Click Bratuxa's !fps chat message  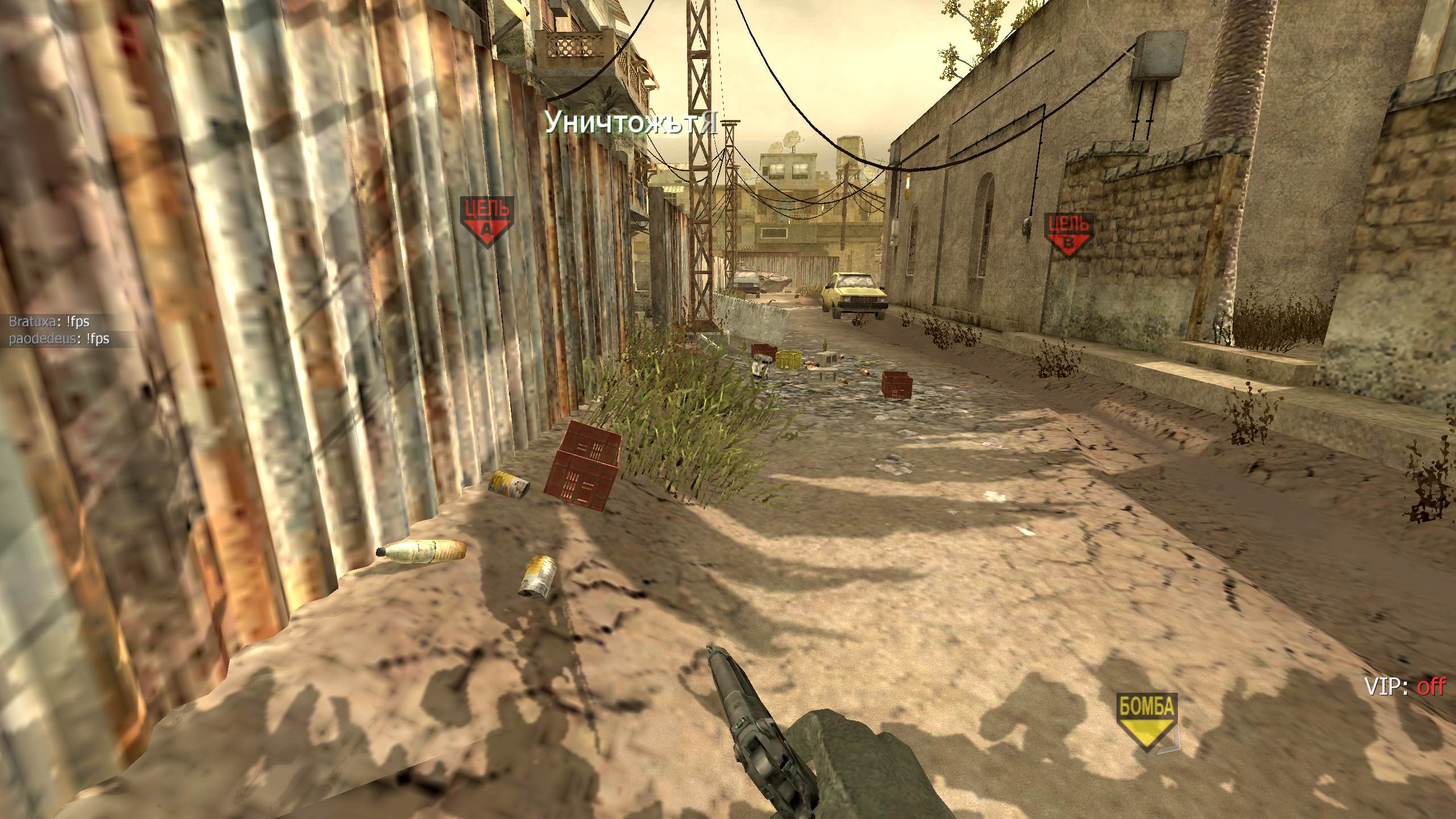(49, 322)
